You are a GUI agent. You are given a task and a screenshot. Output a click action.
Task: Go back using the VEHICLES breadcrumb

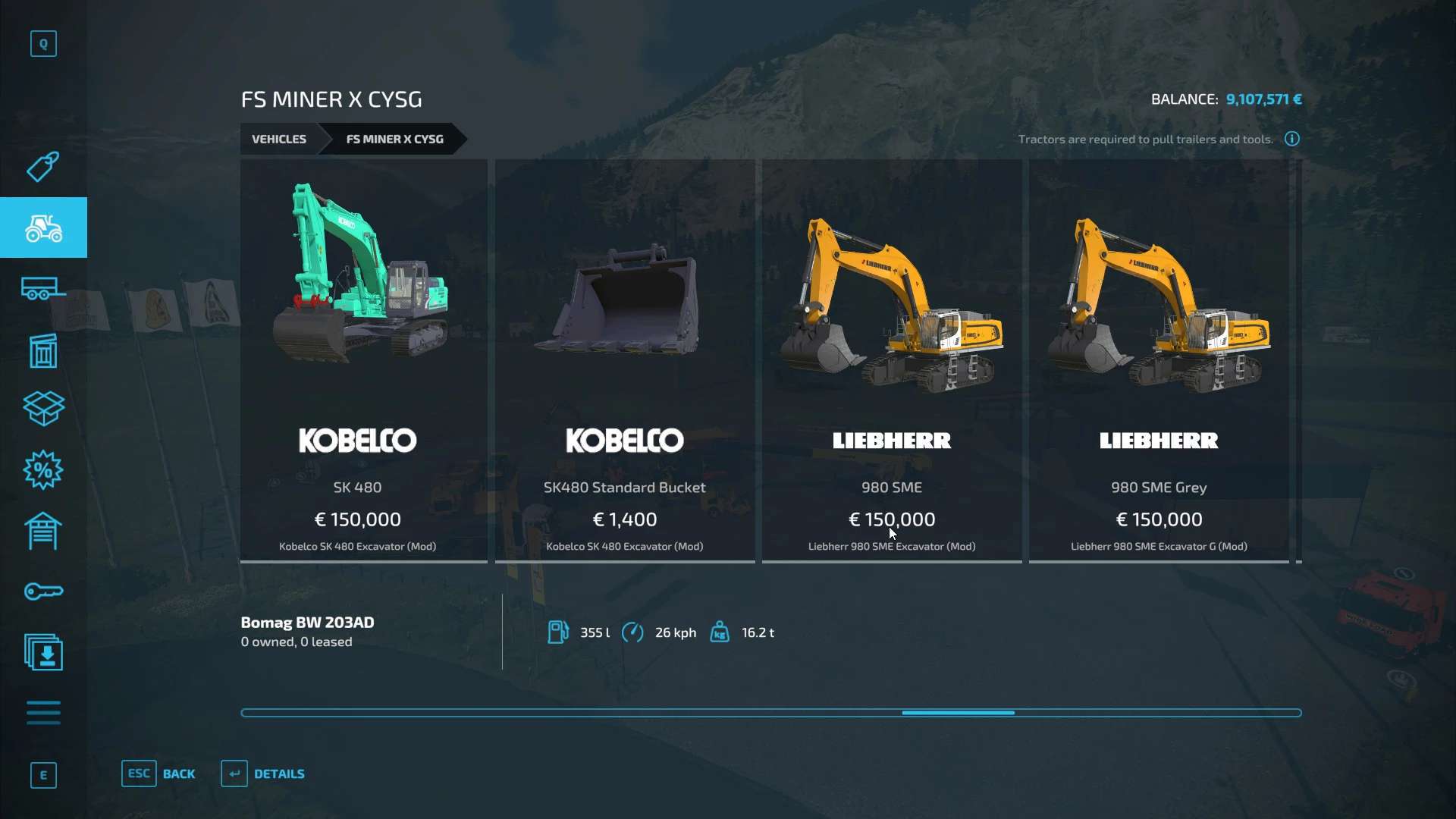click(x=278, y=139)
